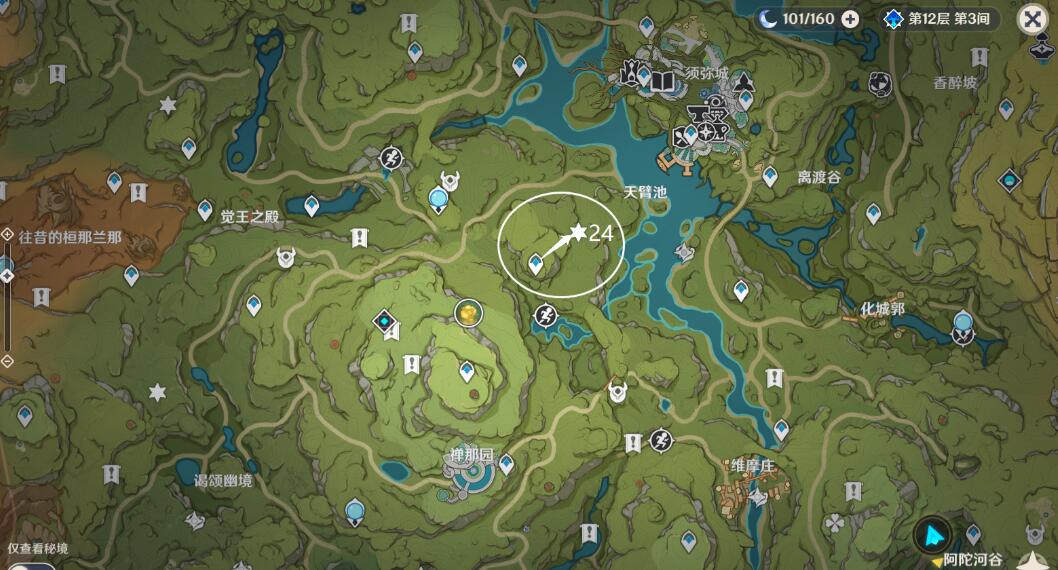Select the golden boss marker near 禅那园

pos(467,314)
